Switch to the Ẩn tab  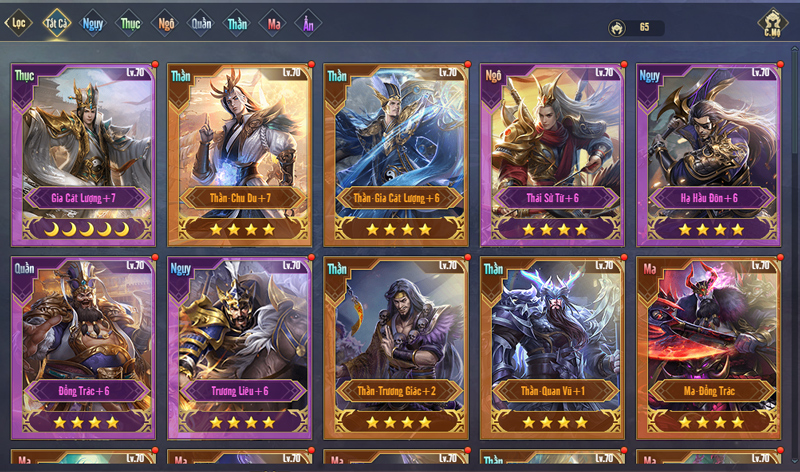click(x=308, y=22)
